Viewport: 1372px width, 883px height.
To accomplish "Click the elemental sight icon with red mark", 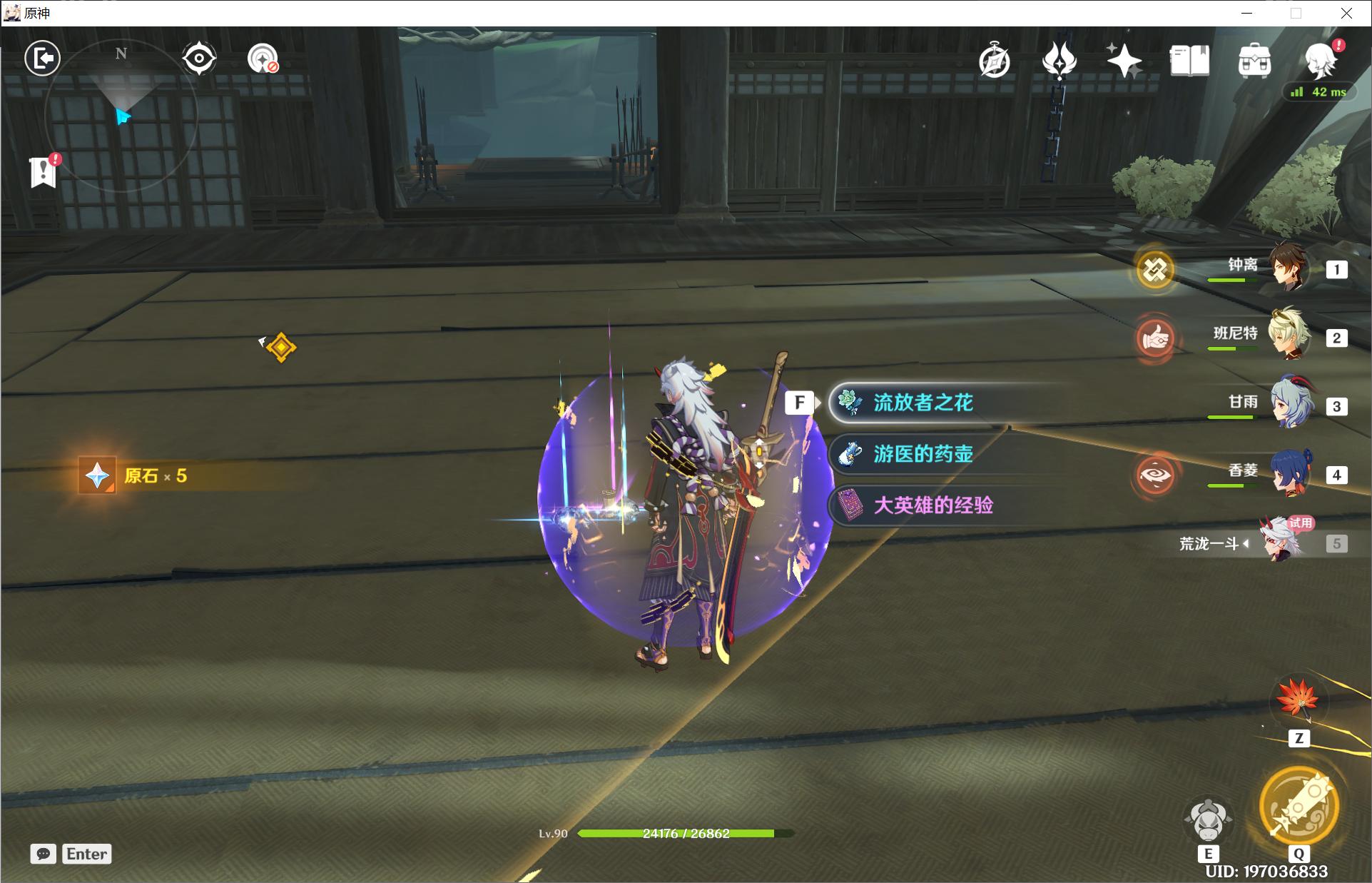I will click(x=263, y=59).
